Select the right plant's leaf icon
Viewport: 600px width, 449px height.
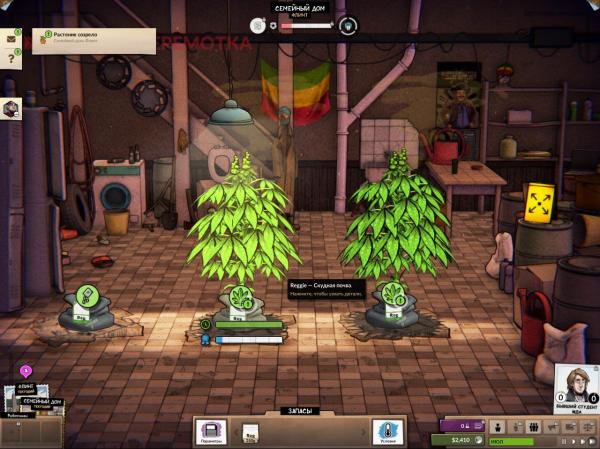coord(391,295)
